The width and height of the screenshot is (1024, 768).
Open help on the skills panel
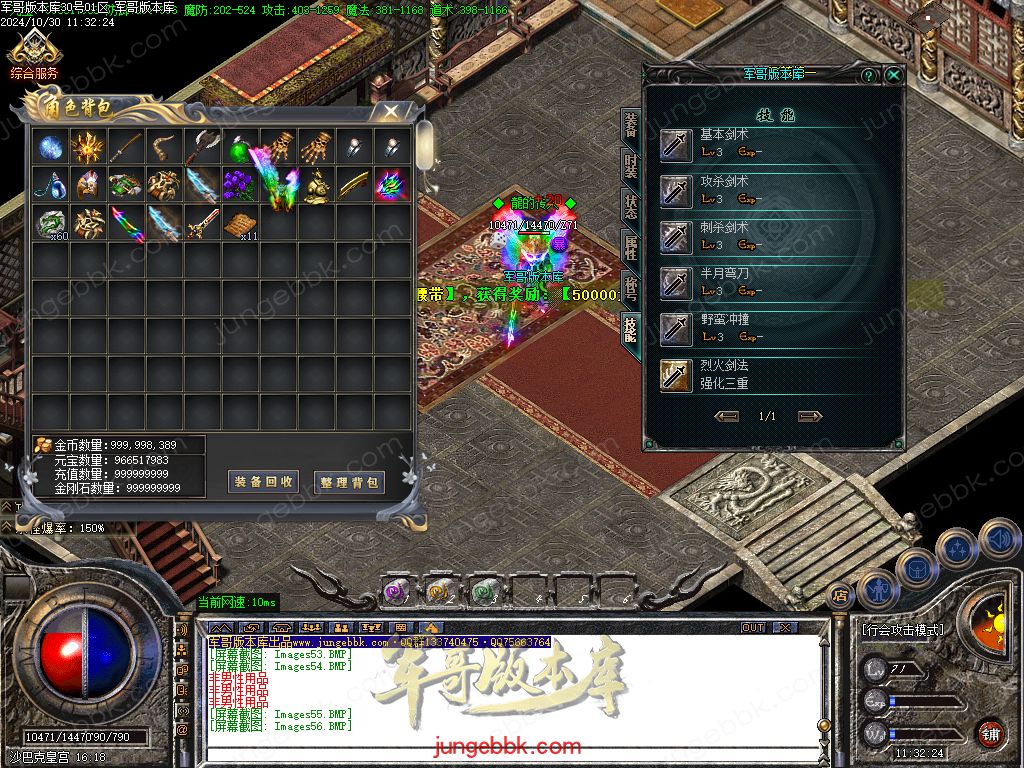[x=869, y=75]
